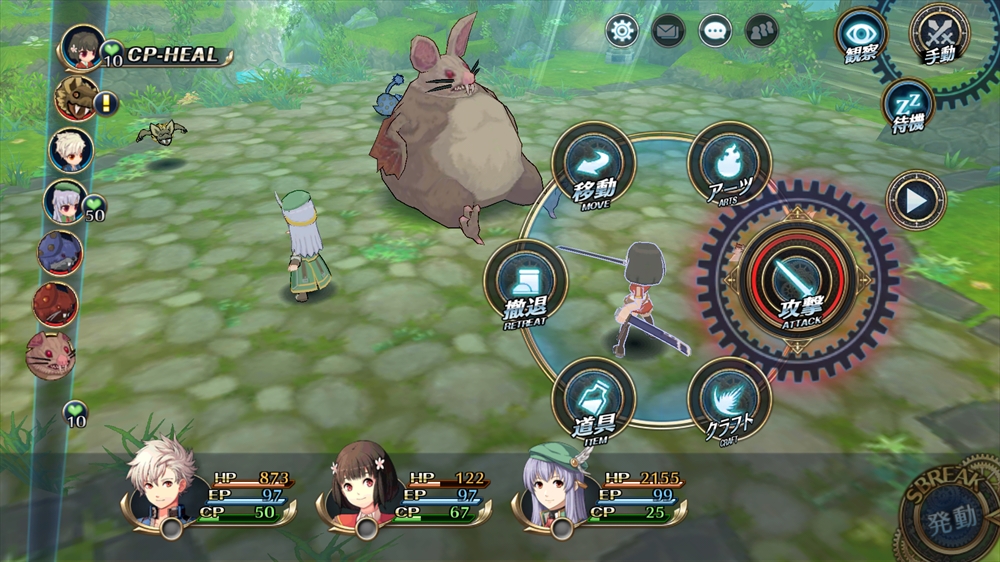Click the top turn-order portrait with CP-HEAL

pyautogui.click(x=82, y=47)
